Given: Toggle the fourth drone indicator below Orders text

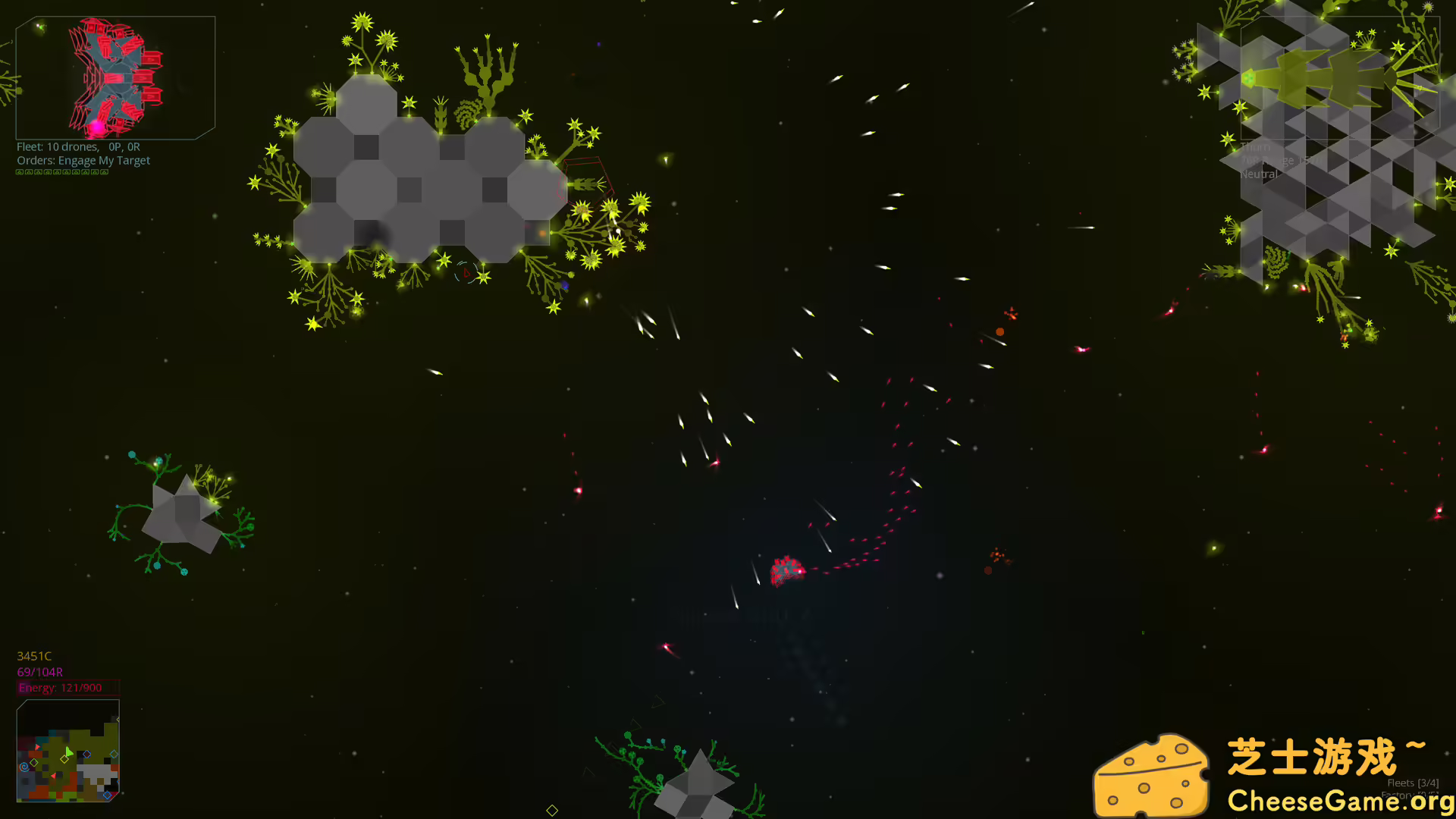Looking at the screenshot, I should pyautogui.click(x=48, y=172).
